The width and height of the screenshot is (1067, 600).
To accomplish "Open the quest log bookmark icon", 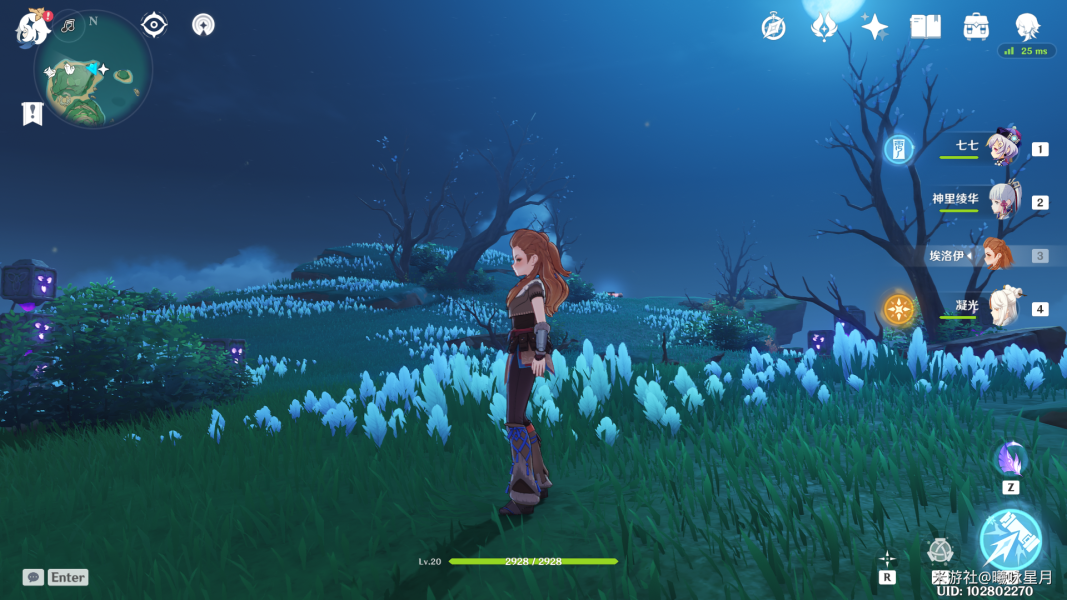I will (33, 114).
